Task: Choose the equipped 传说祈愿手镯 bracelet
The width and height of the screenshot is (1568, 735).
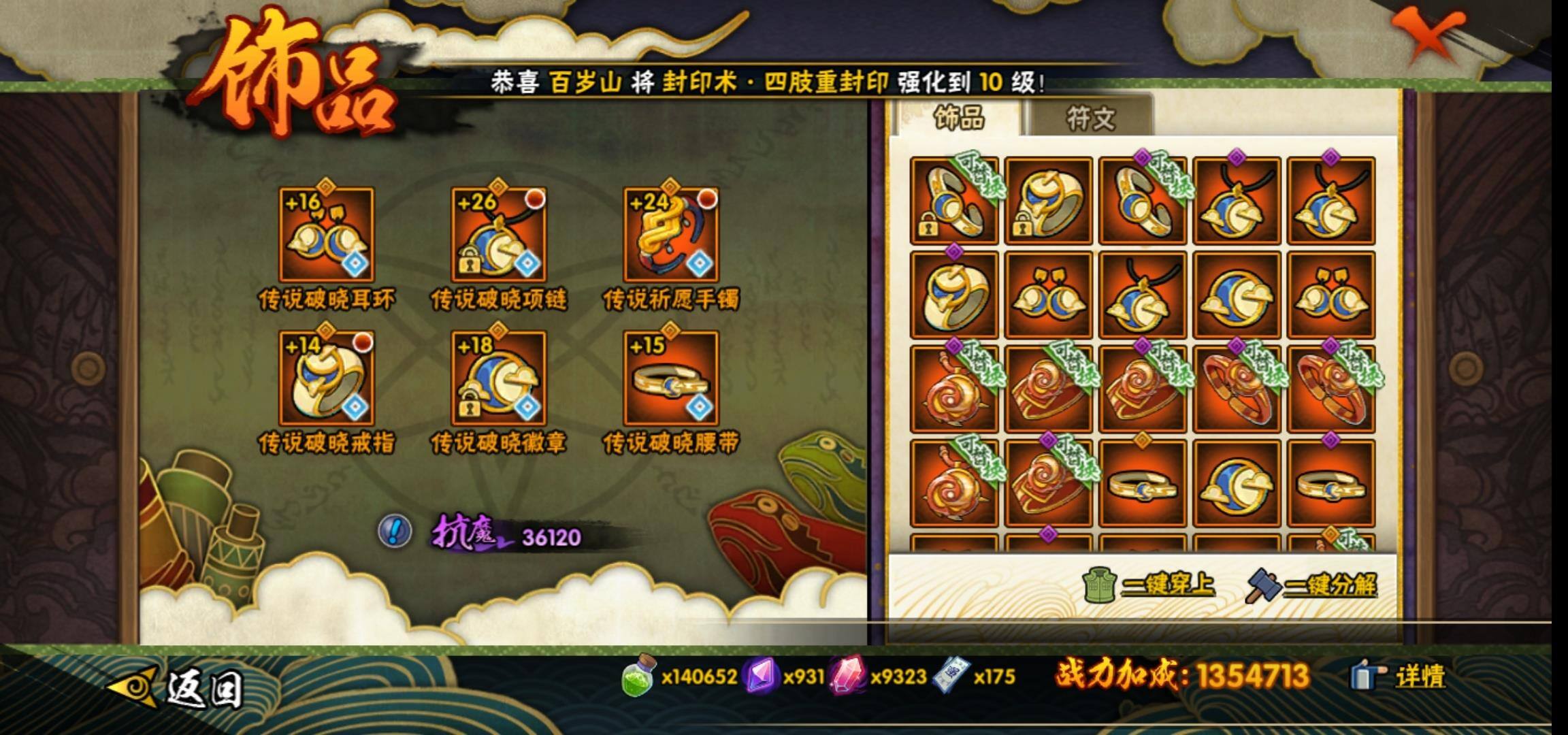Action: (671, 235)
